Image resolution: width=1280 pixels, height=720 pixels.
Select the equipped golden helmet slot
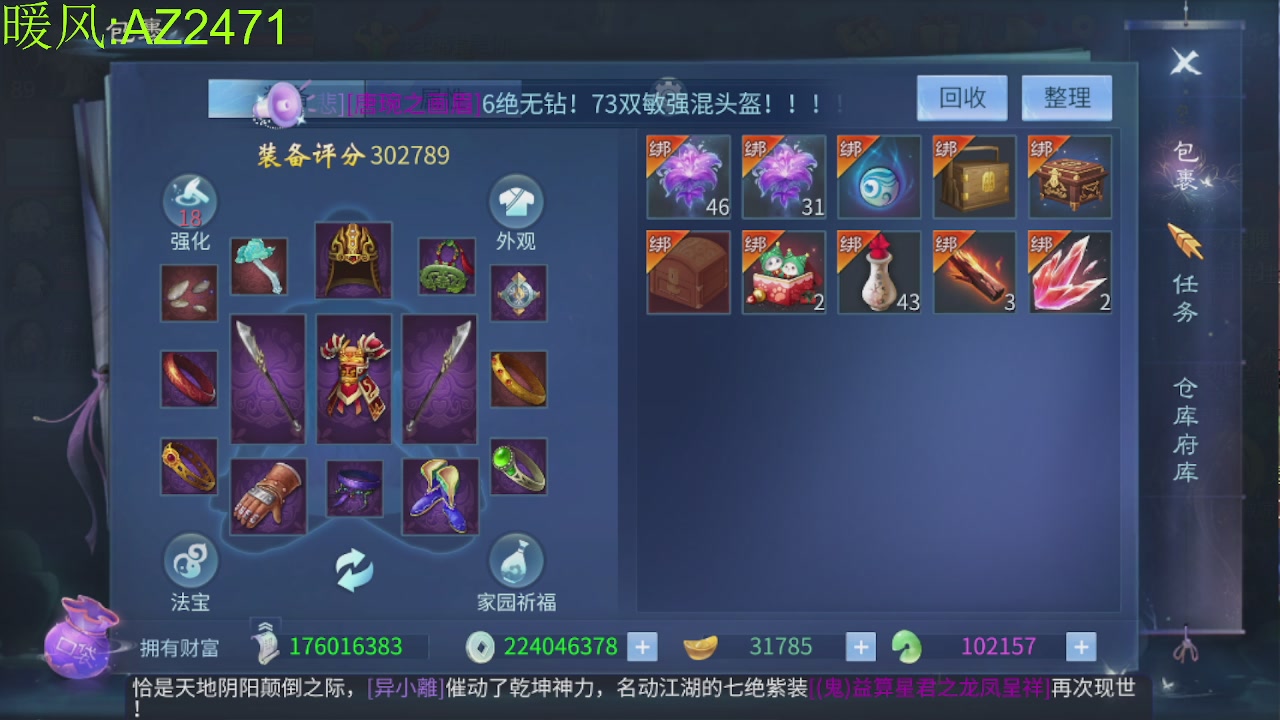tap(353, 262)
